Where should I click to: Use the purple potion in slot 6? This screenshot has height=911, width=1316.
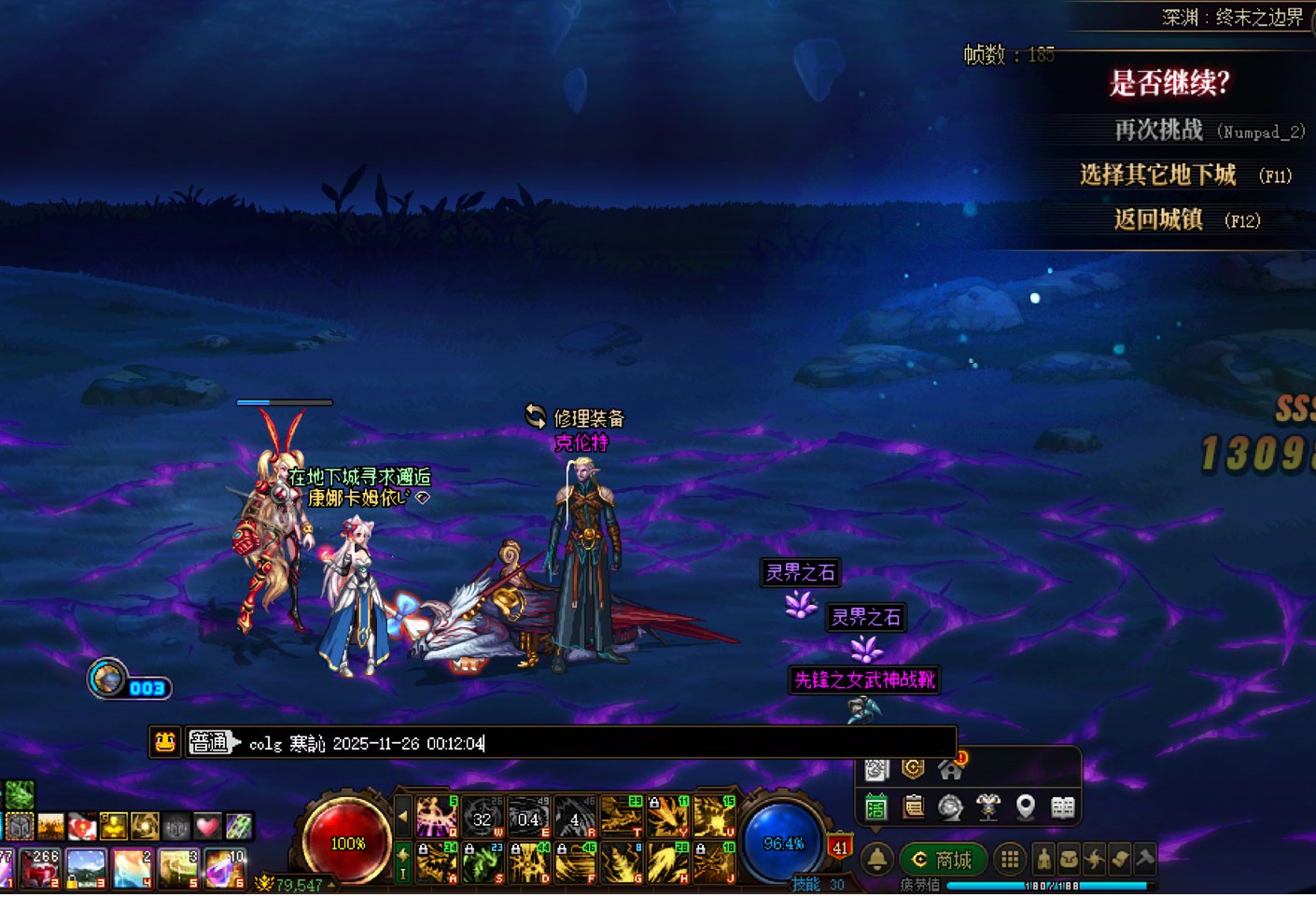pos(225,868)
